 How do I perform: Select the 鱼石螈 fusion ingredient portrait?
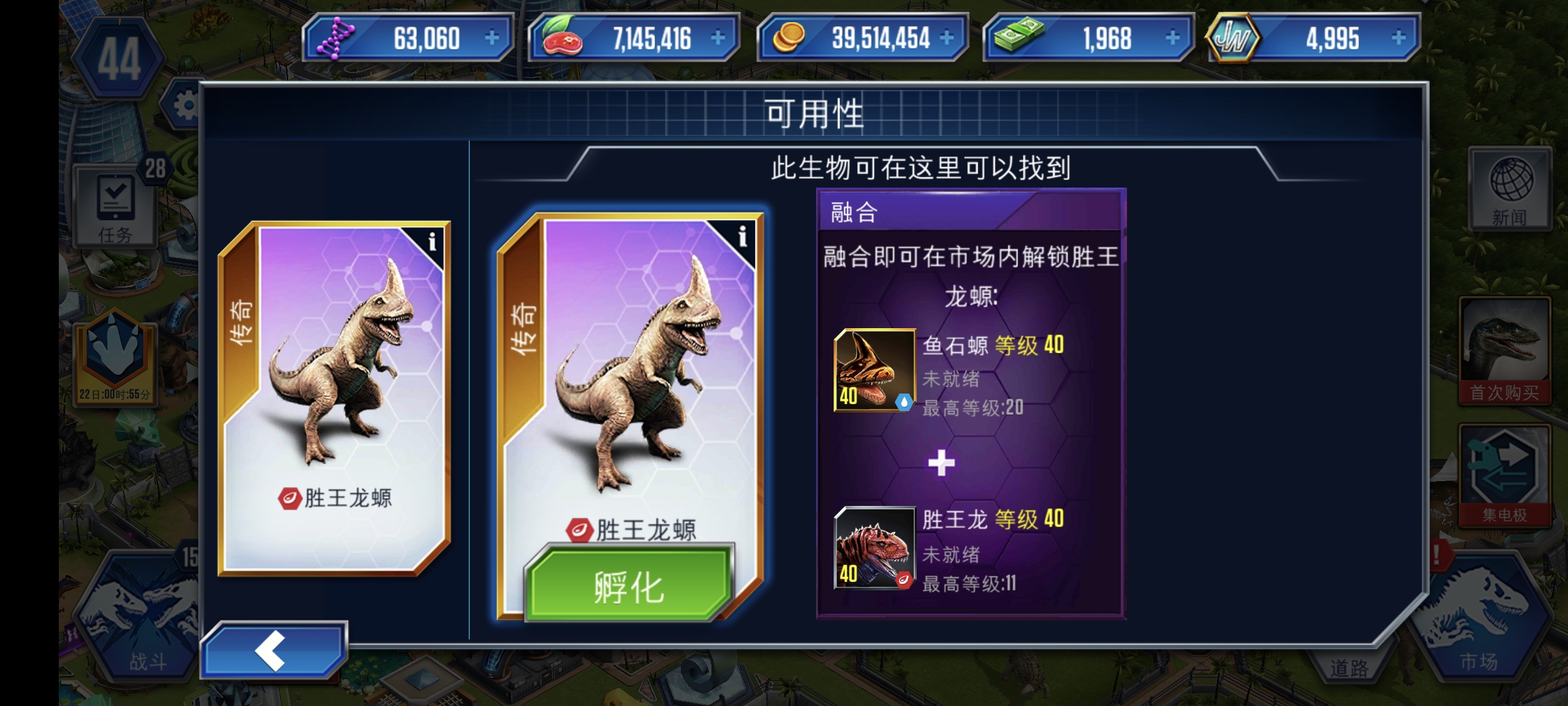[x=874, y=370]
